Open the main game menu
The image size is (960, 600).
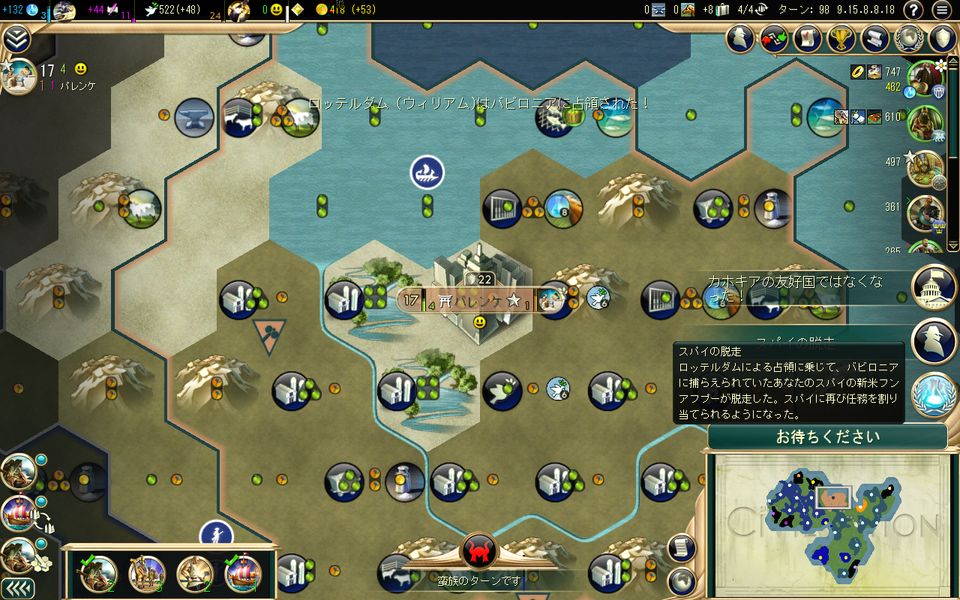point(941,10)
